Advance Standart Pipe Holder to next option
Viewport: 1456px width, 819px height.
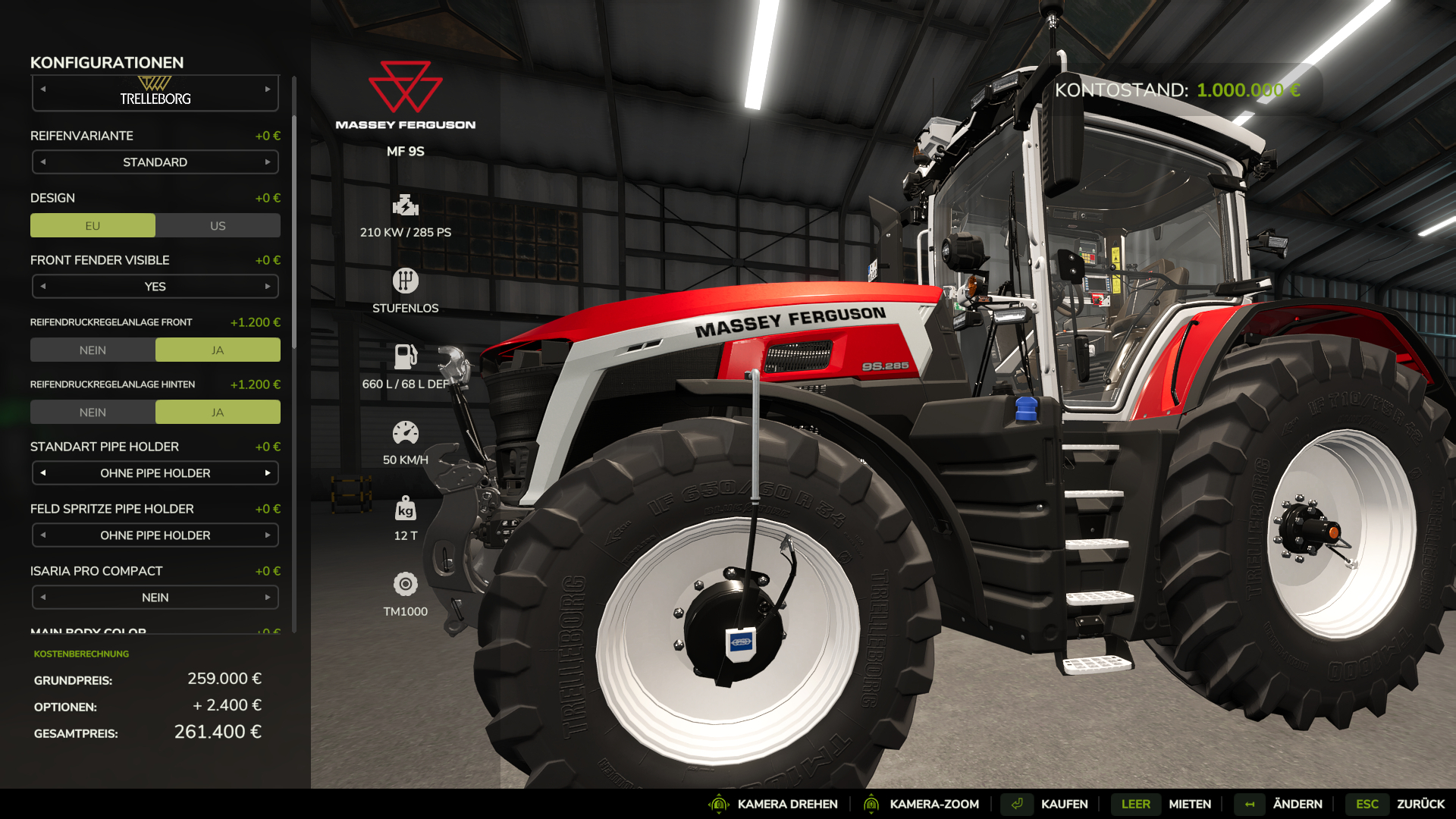coord(268,473)
